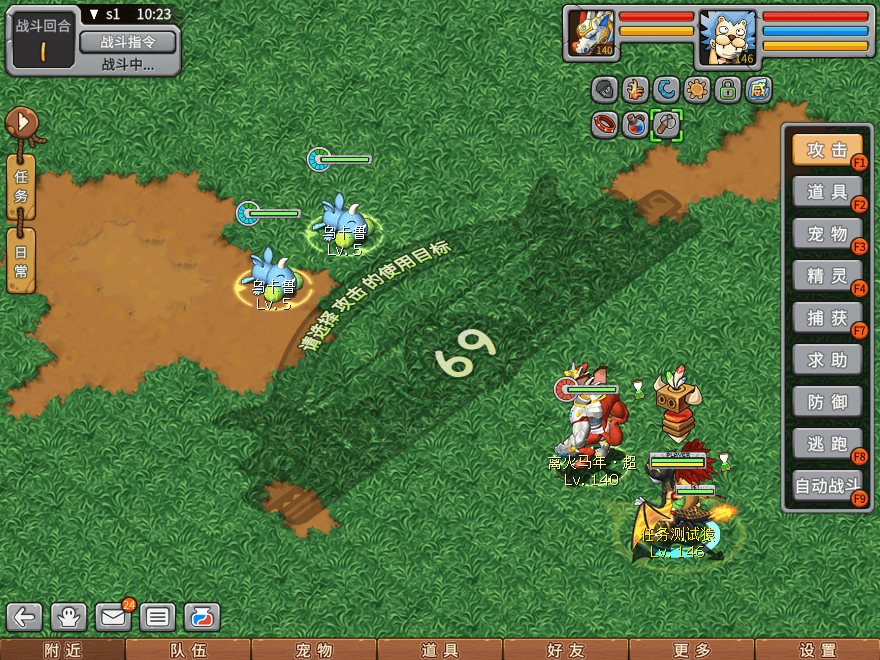
Task: Open the 好友 (Friends) tab
Action: (x=565, y=650)
